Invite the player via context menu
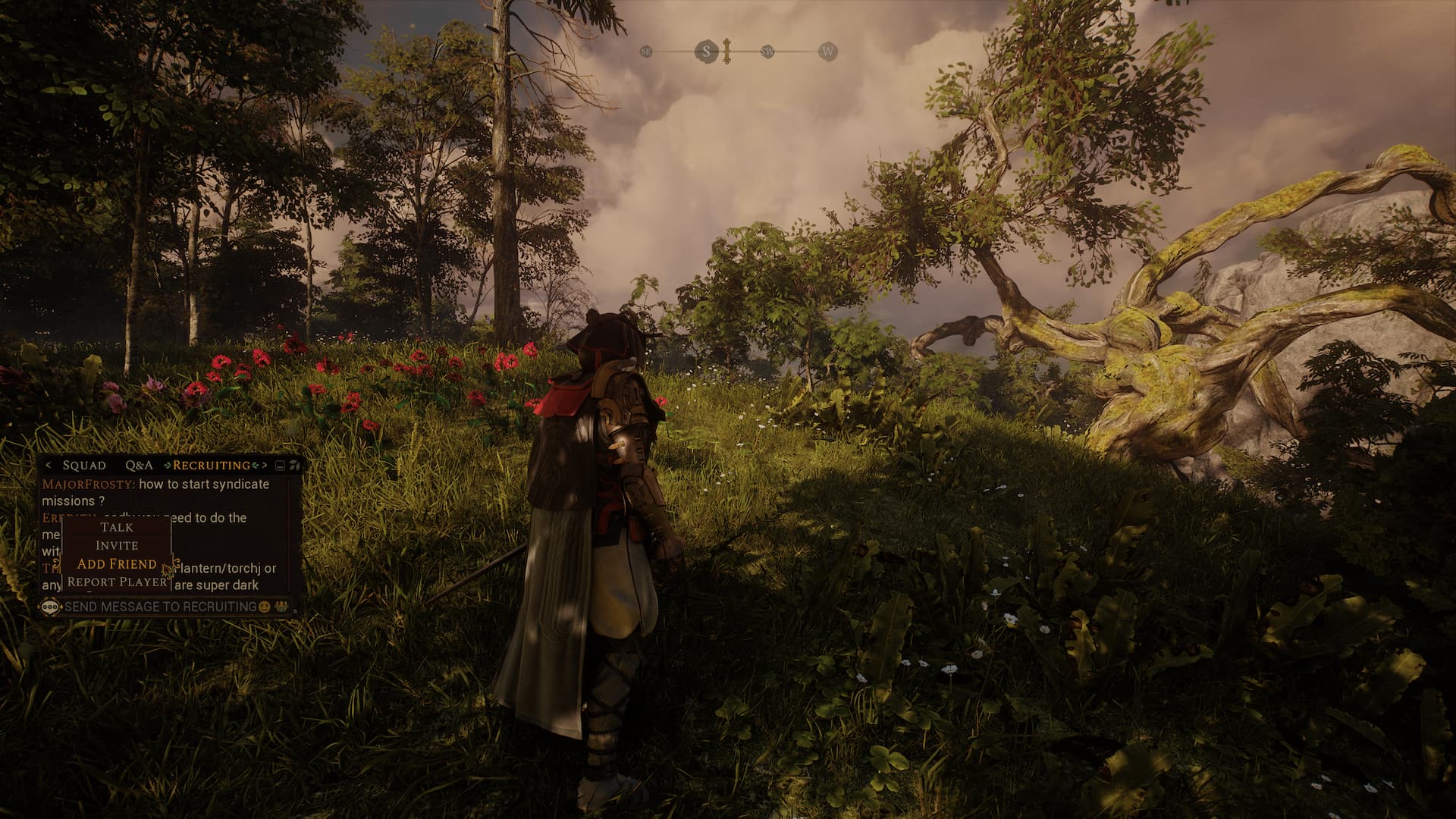This screenshot has width=1456, height=819. point(117,545)
